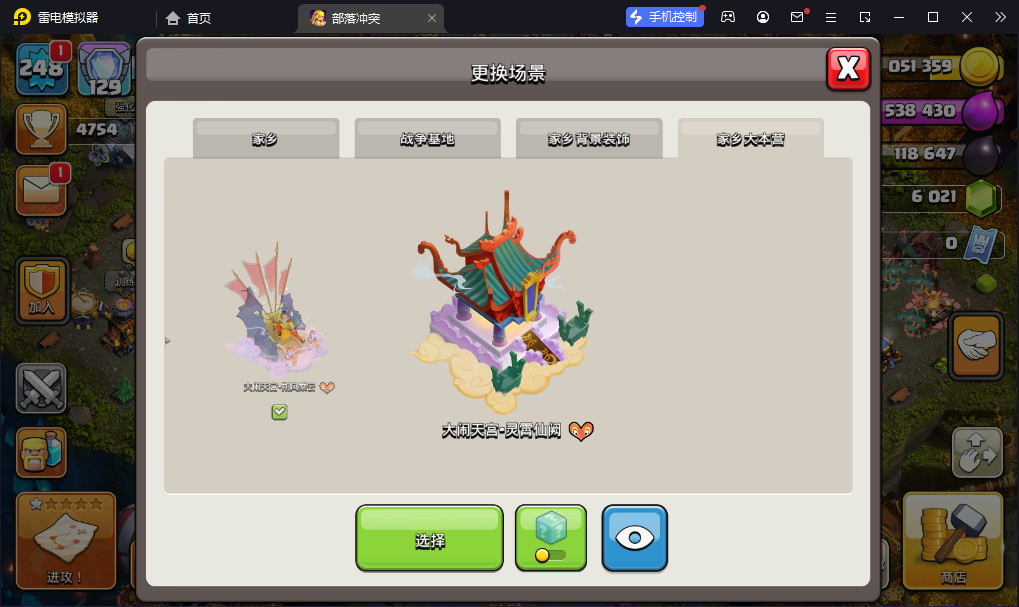
Task: Click the 加入 clan shield button
Action: [x=42, y=289]
